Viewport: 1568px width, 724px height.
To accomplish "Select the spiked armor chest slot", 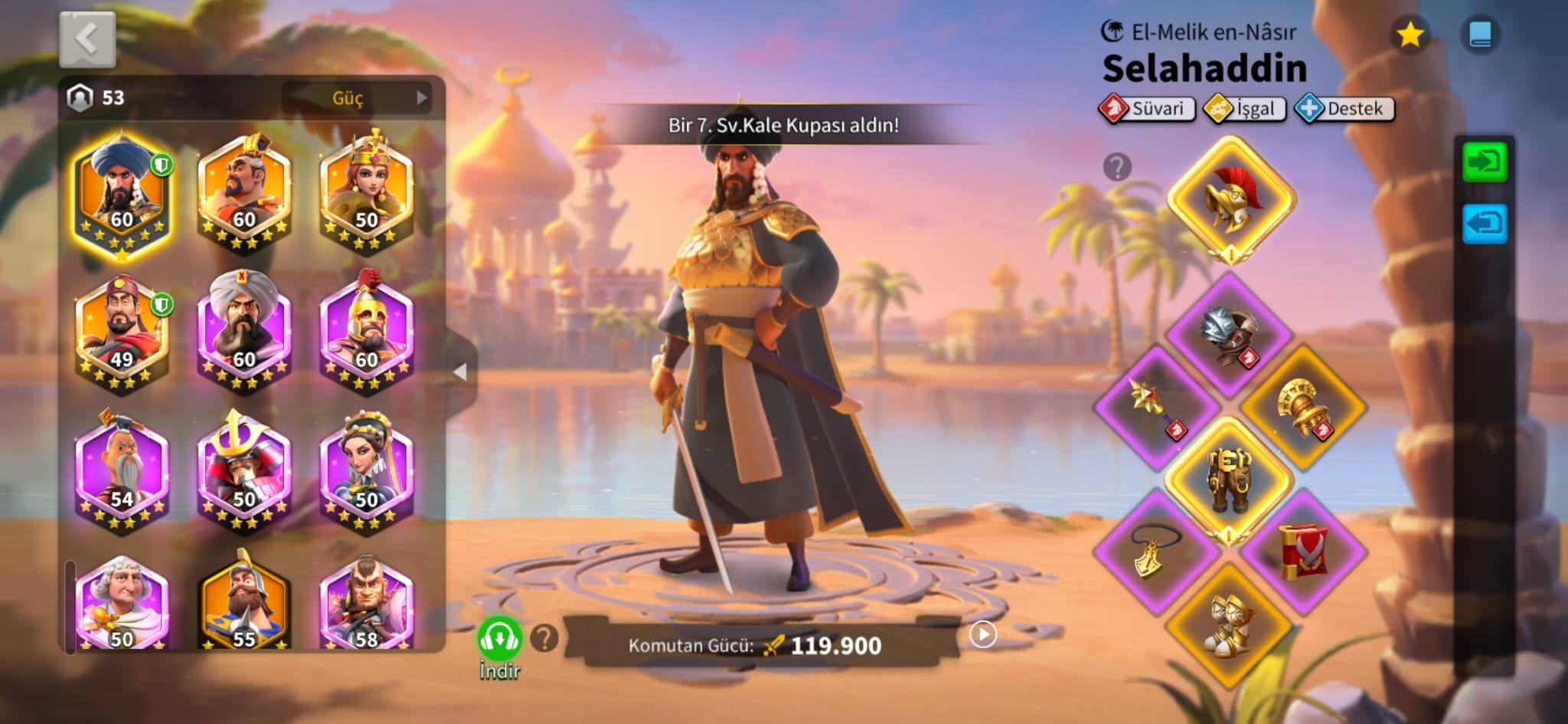I will [x=1229, y=335].
